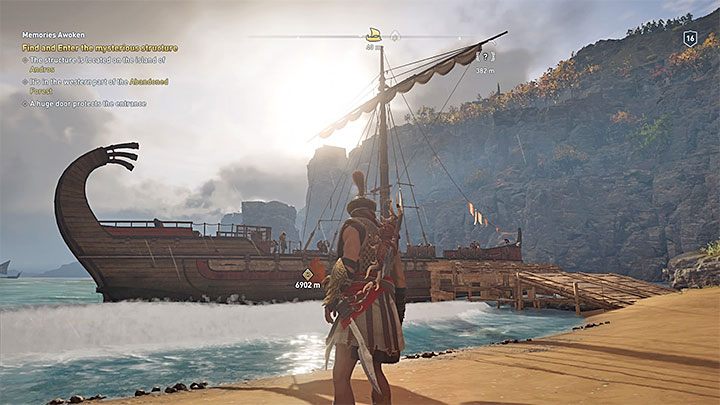Click the question mark location marker

coord(485,58)
